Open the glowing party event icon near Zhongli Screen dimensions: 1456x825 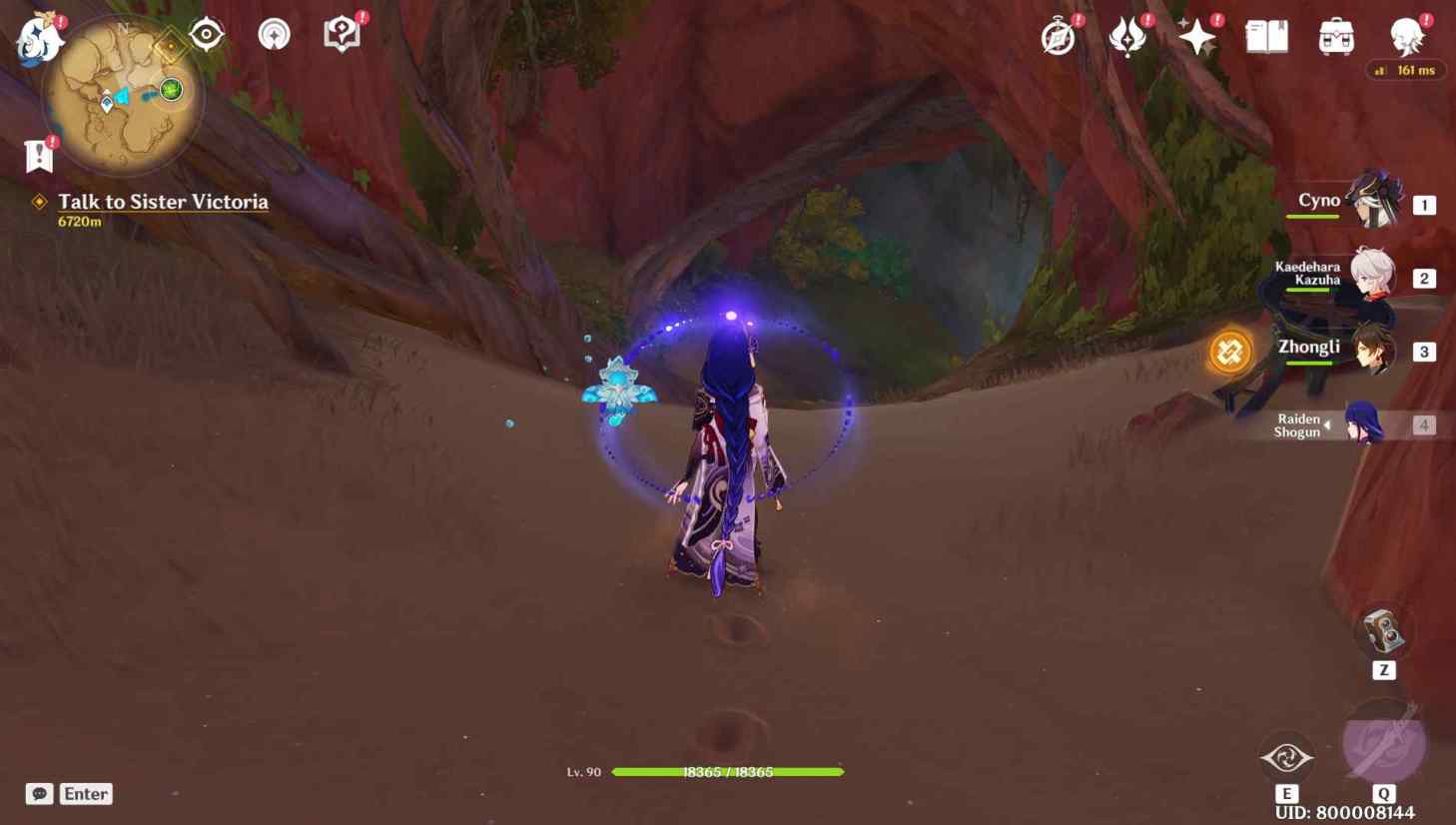pyautogui.click(x=1228, y=354)
